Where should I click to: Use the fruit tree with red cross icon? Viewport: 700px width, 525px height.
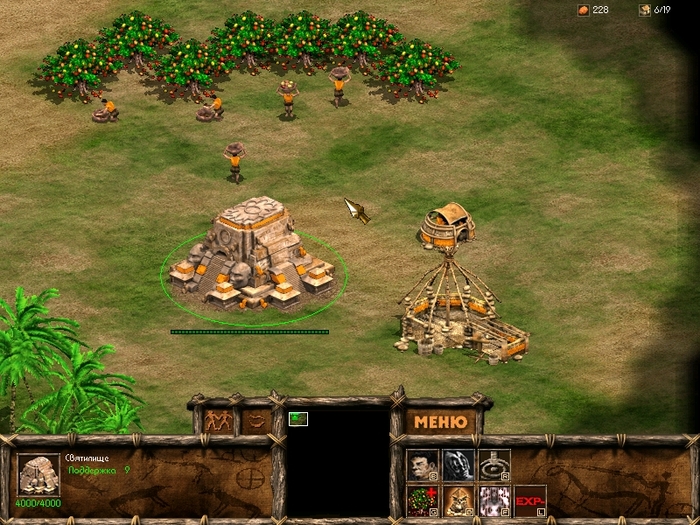[422, 500]
